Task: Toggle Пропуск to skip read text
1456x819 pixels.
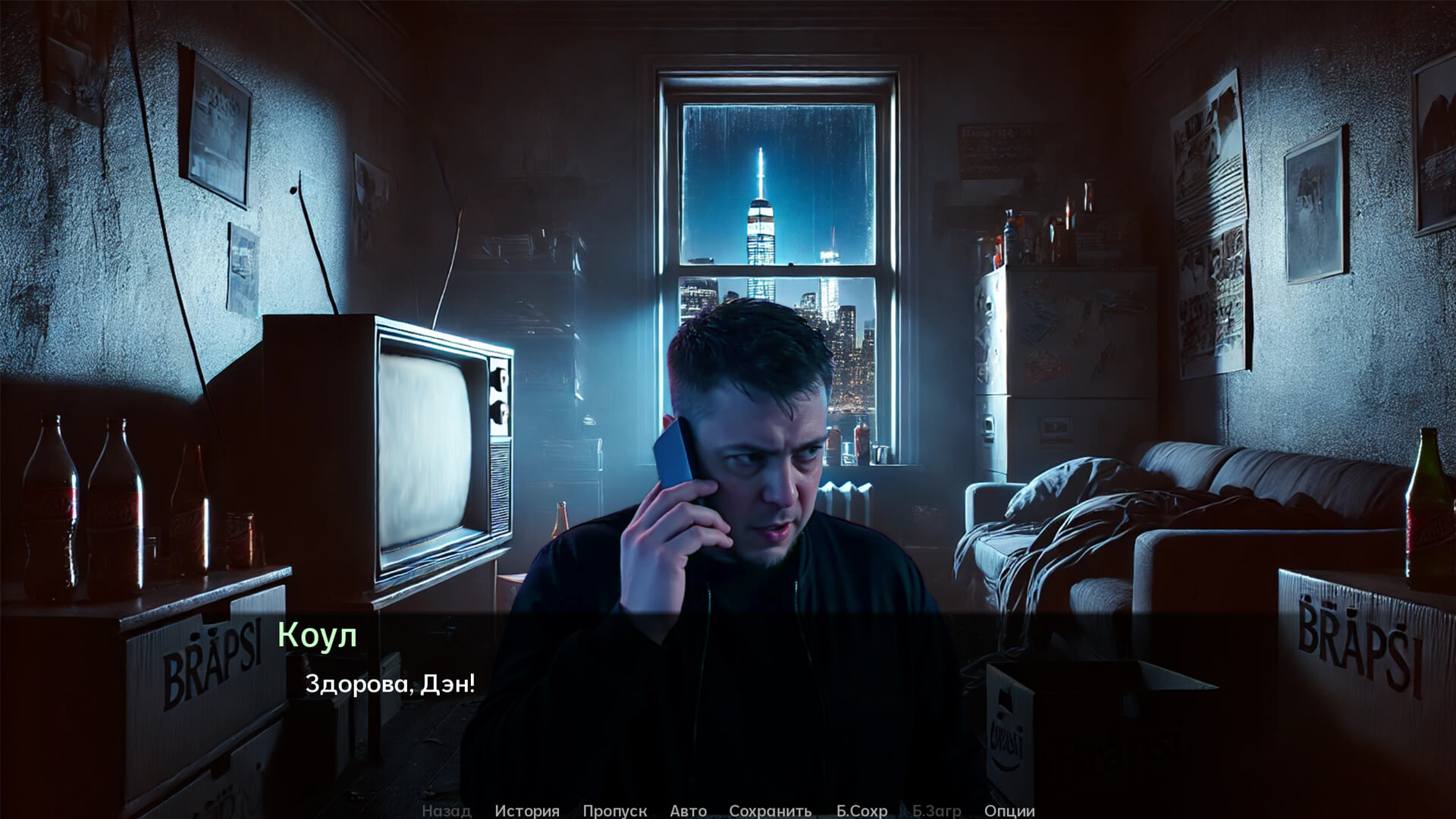Action: pos(615,811)
